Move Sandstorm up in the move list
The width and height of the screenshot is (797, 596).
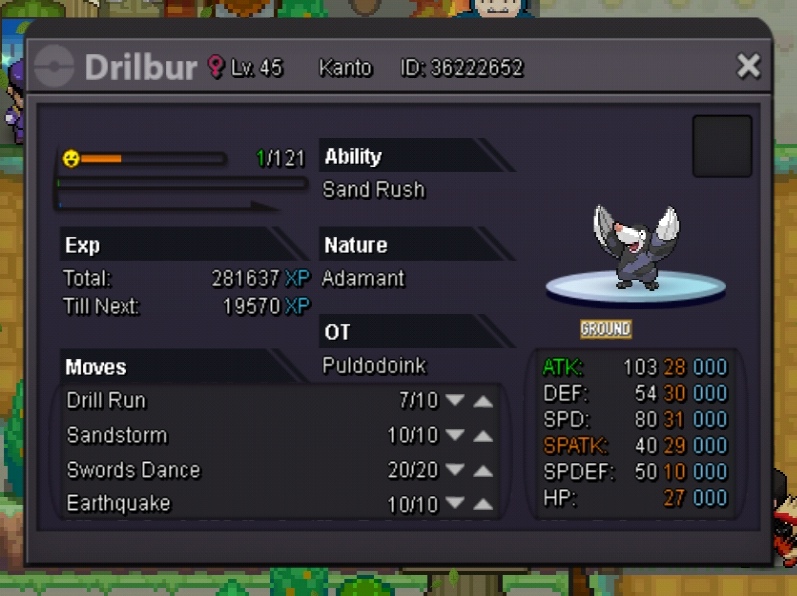(483, 436)
